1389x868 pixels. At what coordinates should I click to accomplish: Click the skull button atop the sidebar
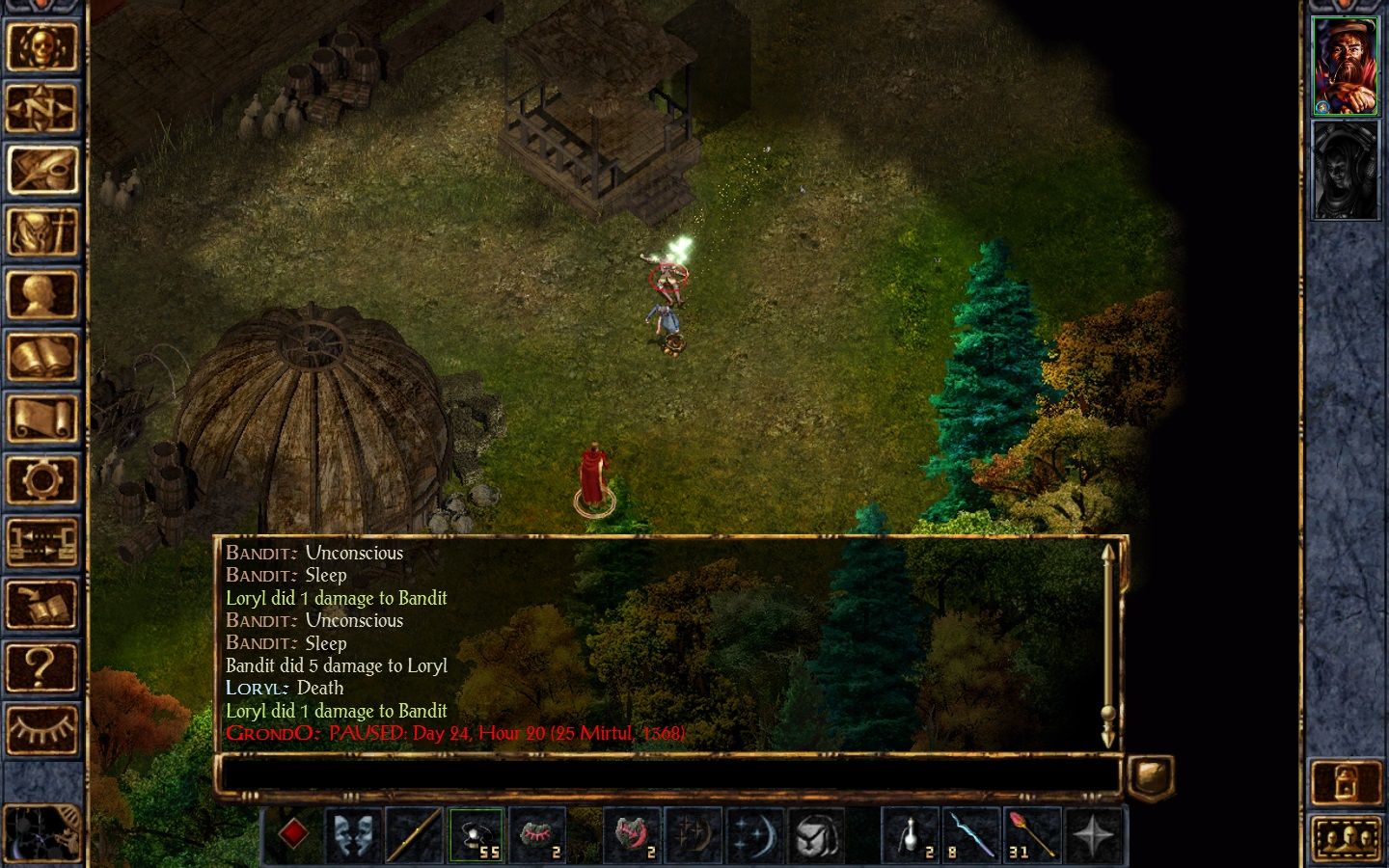(x=41, y=45)
